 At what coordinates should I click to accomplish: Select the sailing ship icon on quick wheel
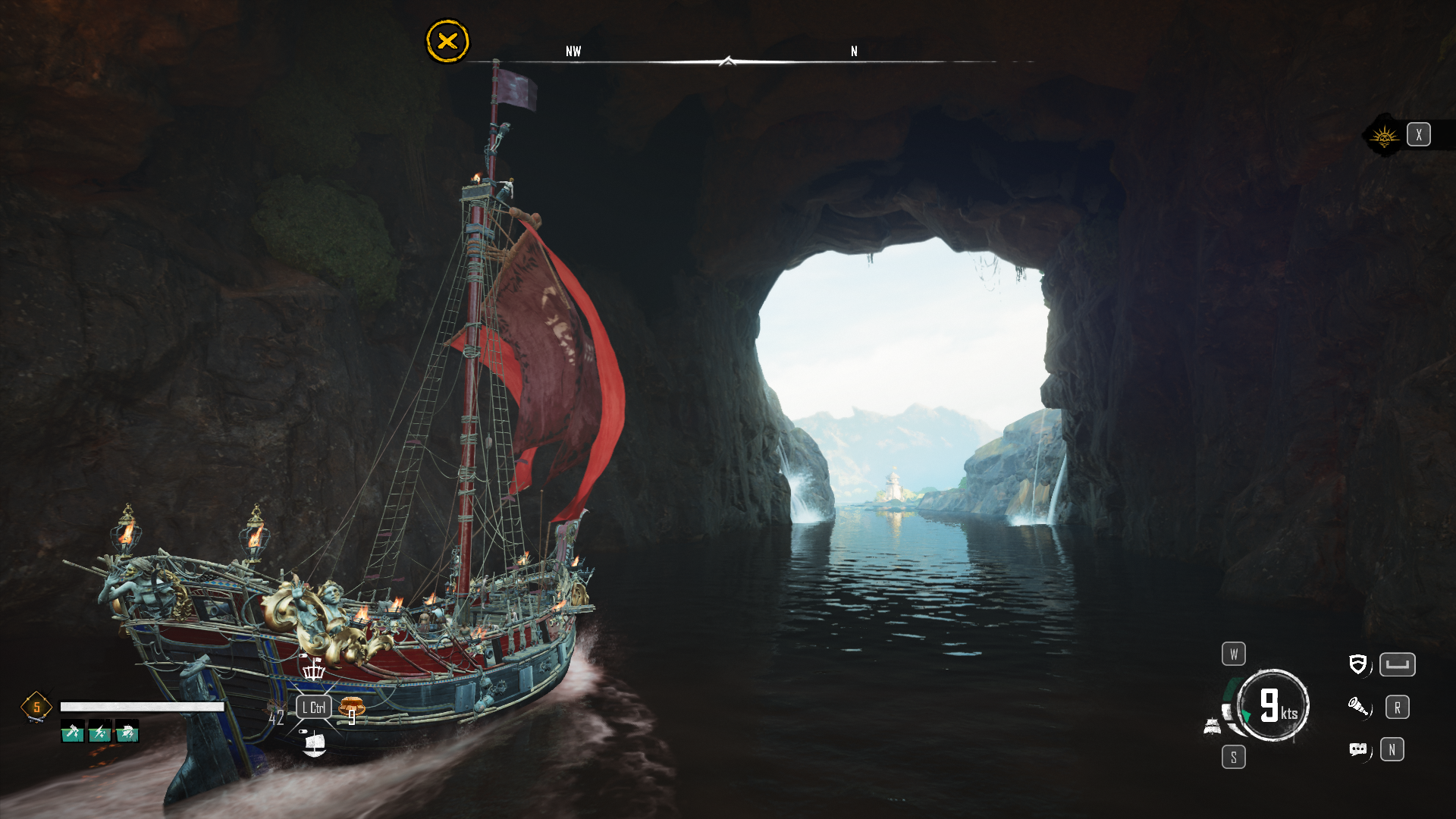point(313,744)
